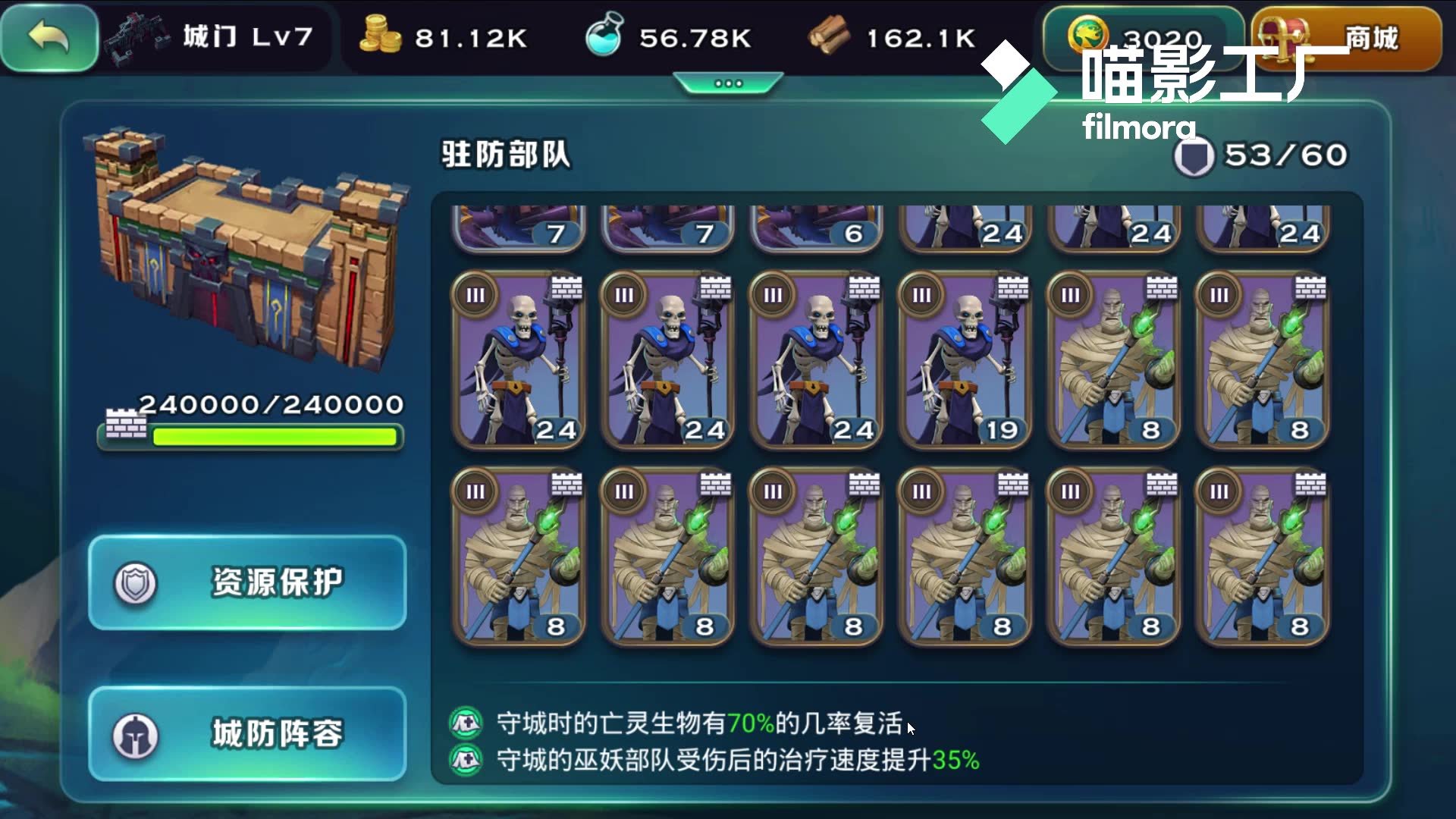The height and width of the screenshot is (819, 1456).
Task: Expand the '...' panel at top center
Action: [726, 83]
